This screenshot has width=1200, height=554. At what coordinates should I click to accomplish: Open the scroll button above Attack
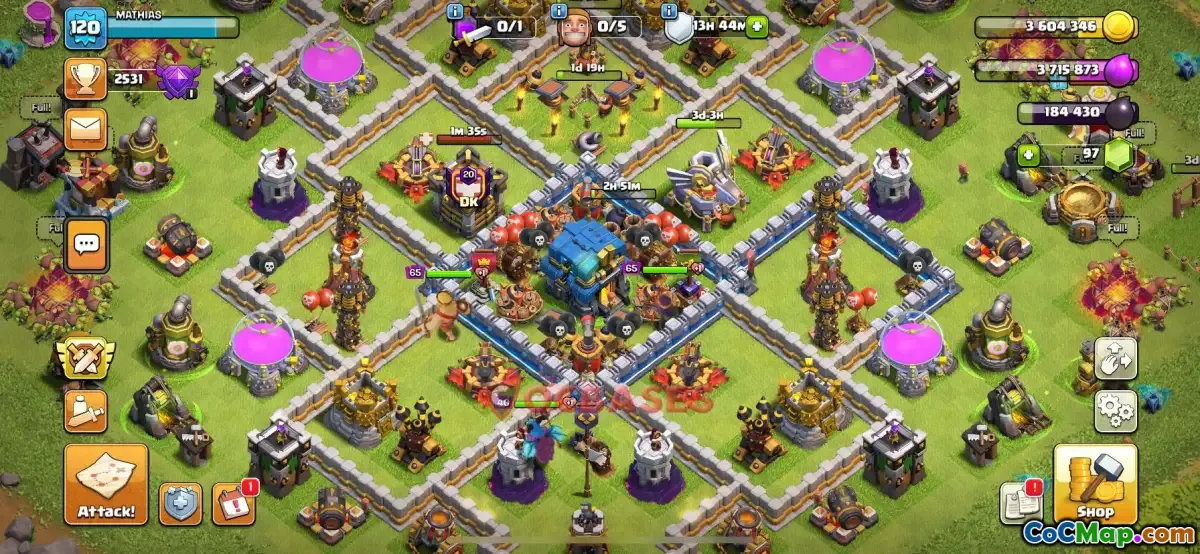coord(86,410)
